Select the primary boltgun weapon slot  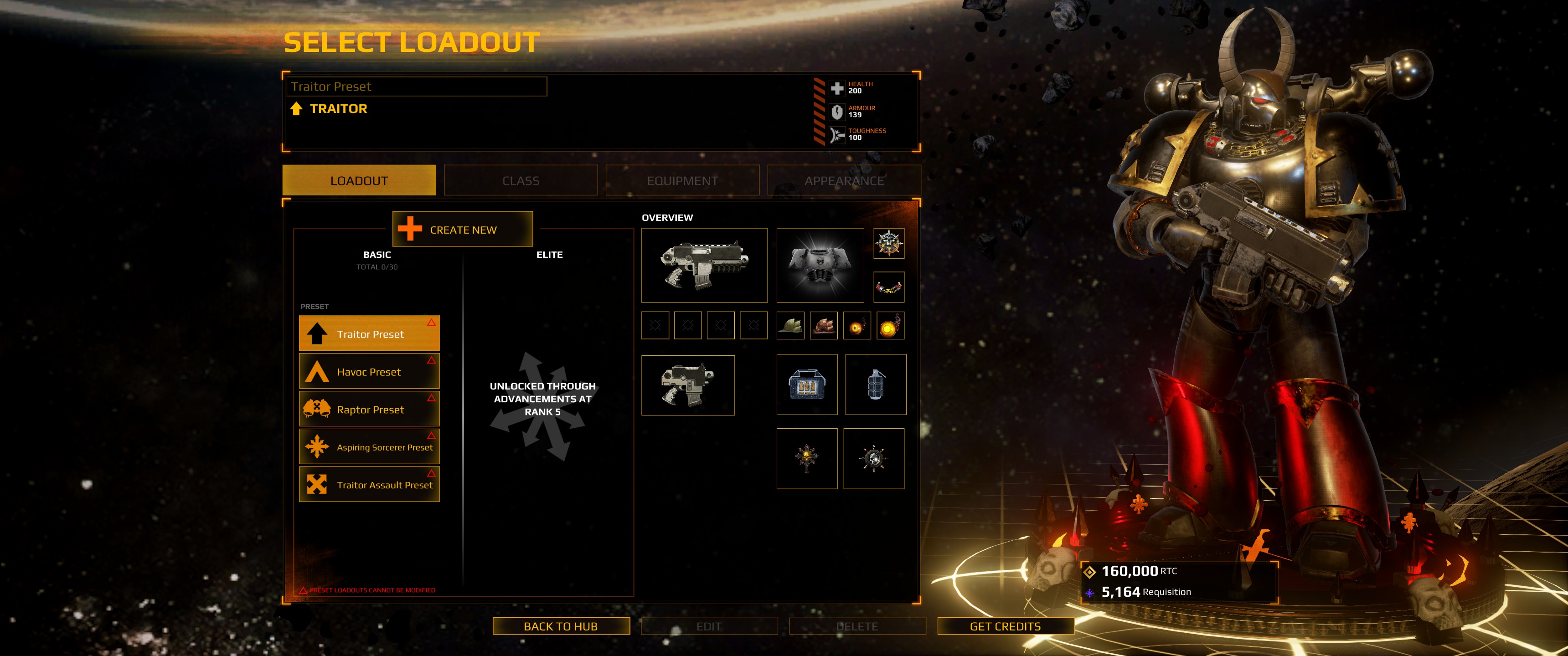(704, 265)
